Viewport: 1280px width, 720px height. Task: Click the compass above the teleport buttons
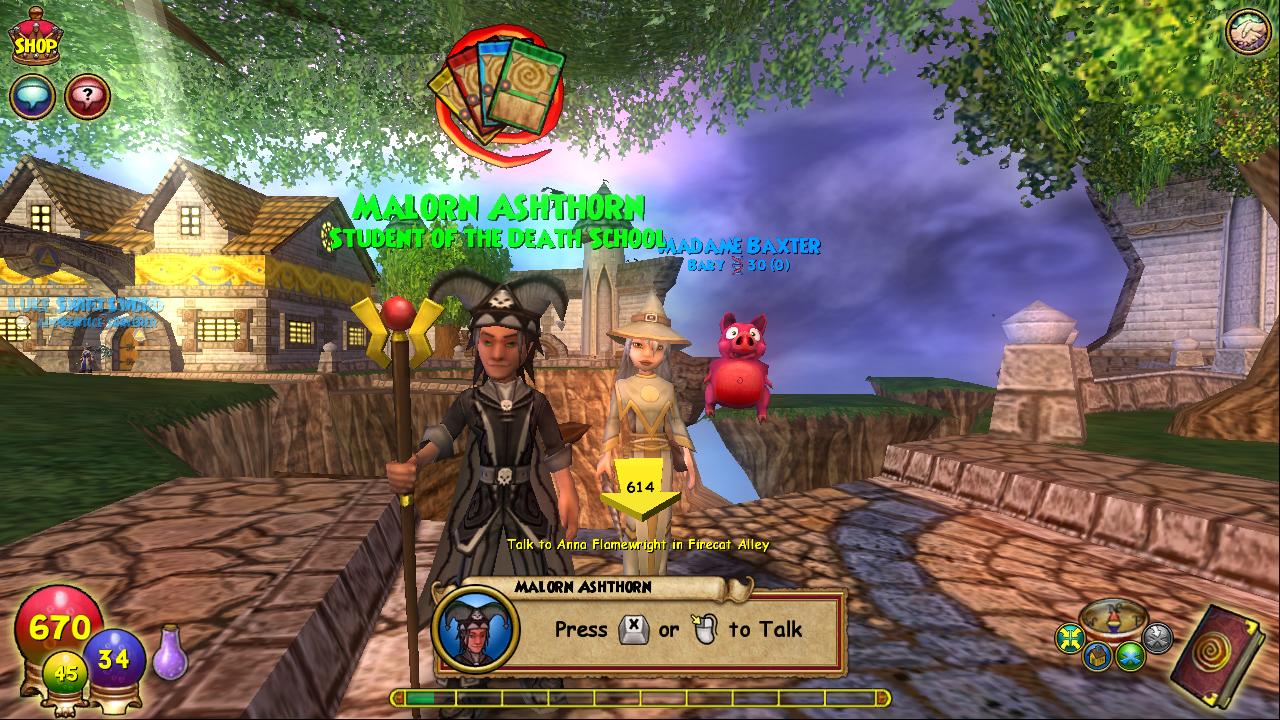coord(1113,618)
